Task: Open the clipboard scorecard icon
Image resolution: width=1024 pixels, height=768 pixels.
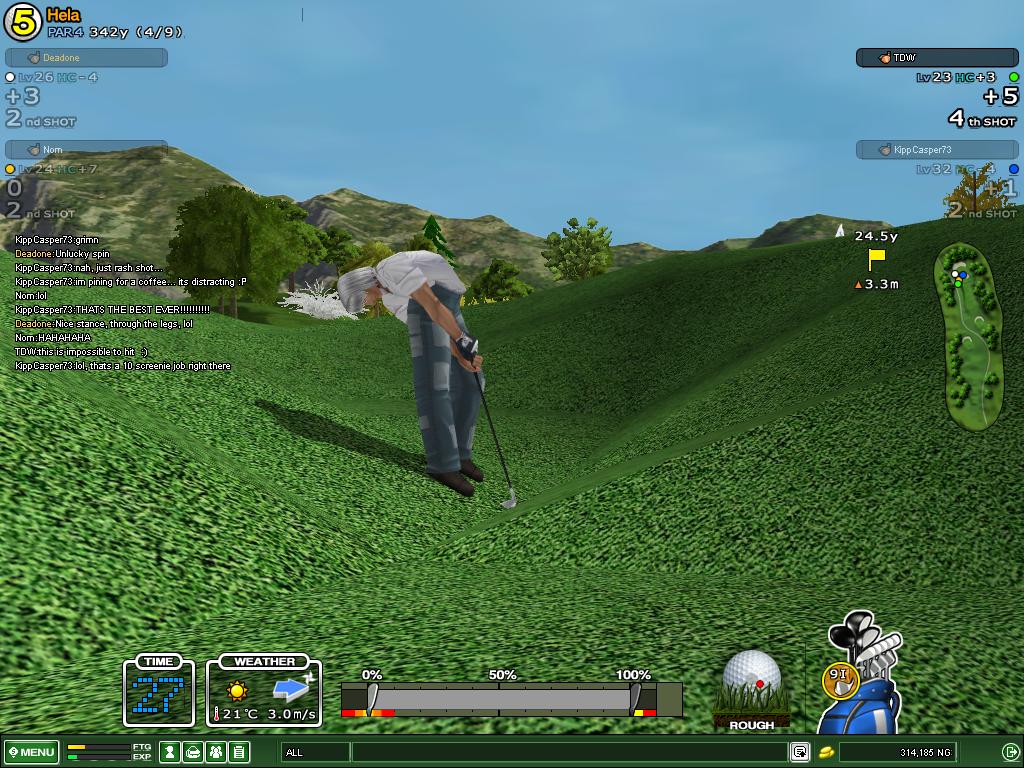Action: (238, 752)
